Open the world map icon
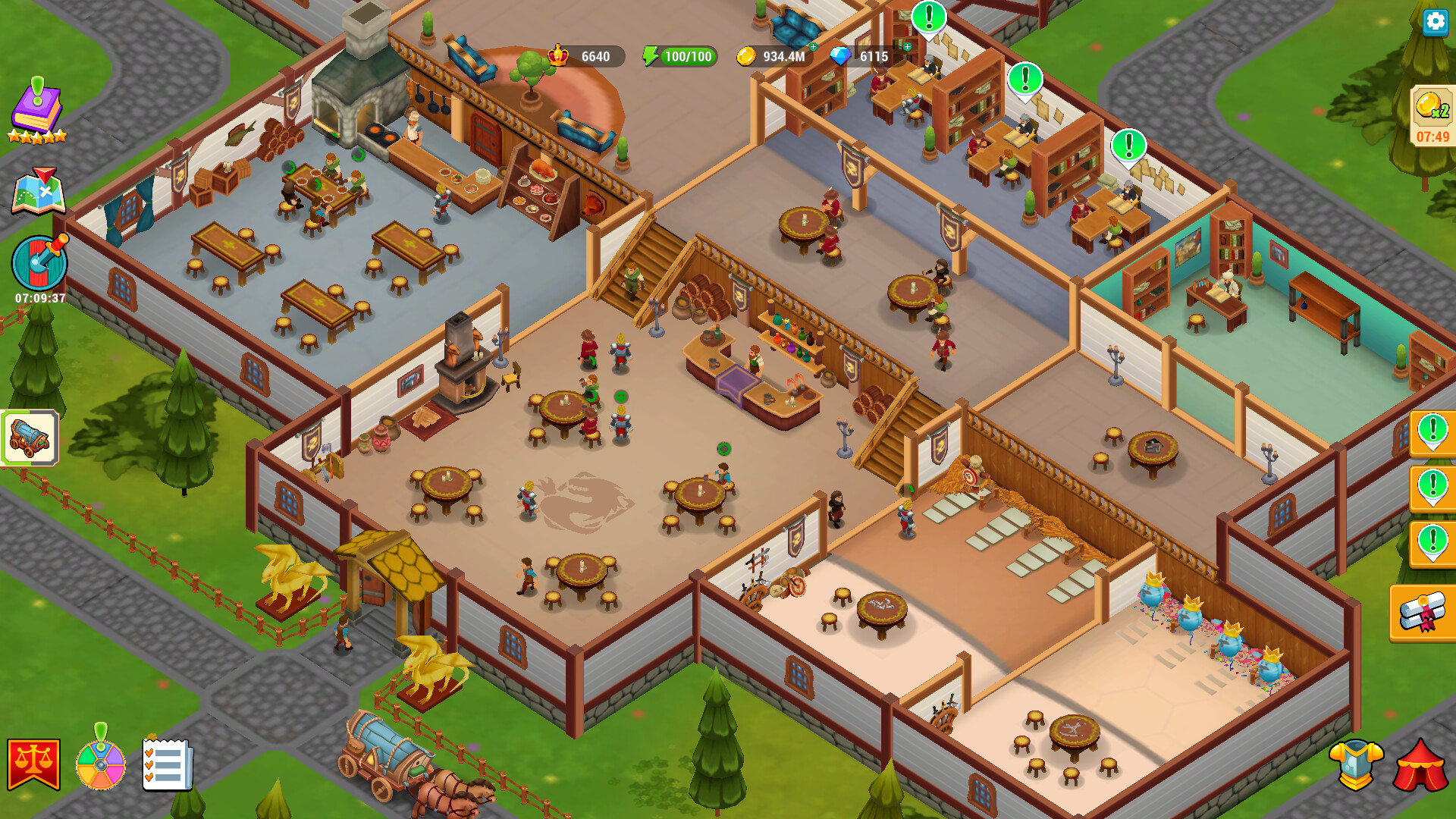 [x=39, y=191]
